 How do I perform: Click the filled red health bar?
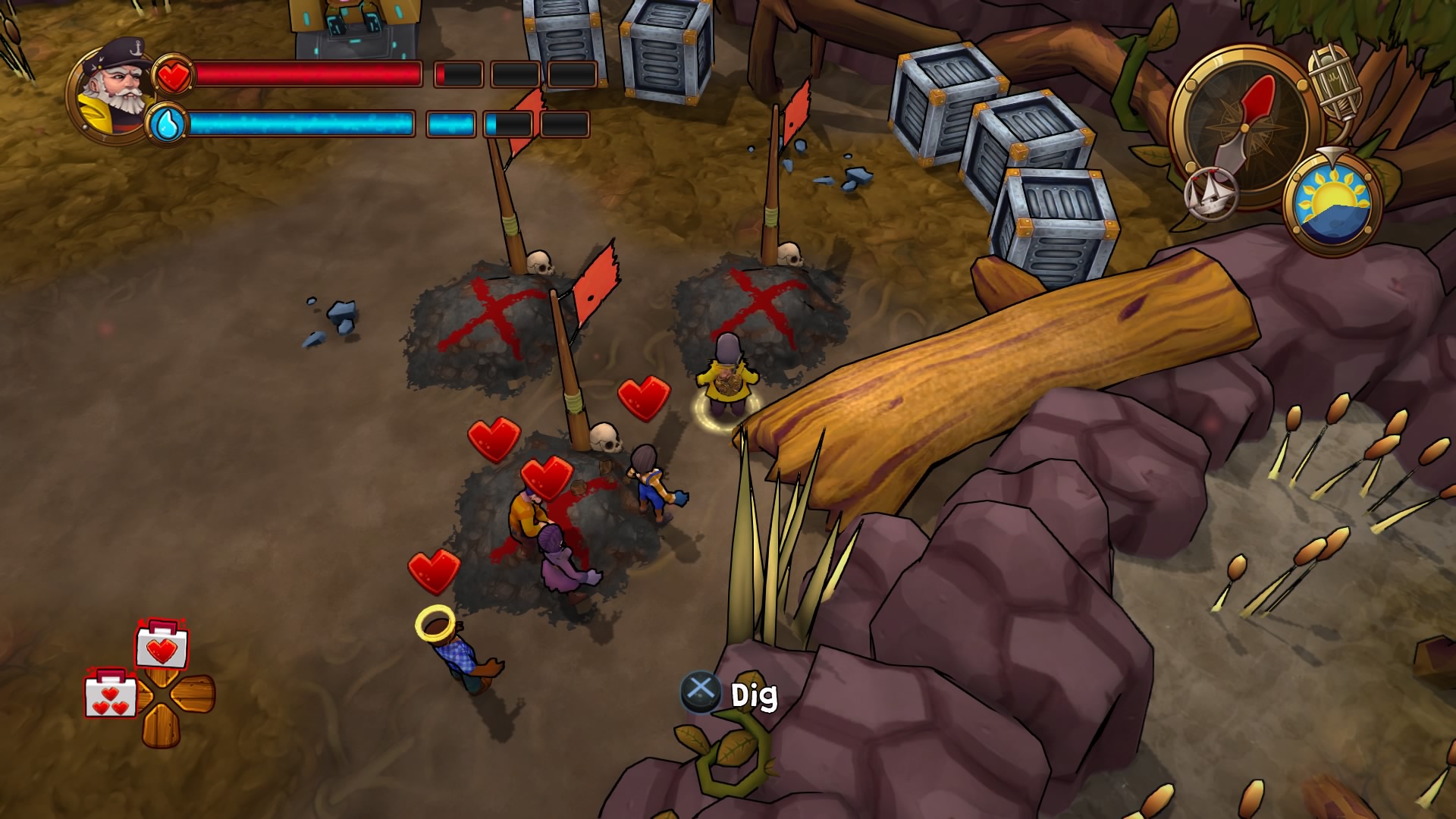(303, 75)
